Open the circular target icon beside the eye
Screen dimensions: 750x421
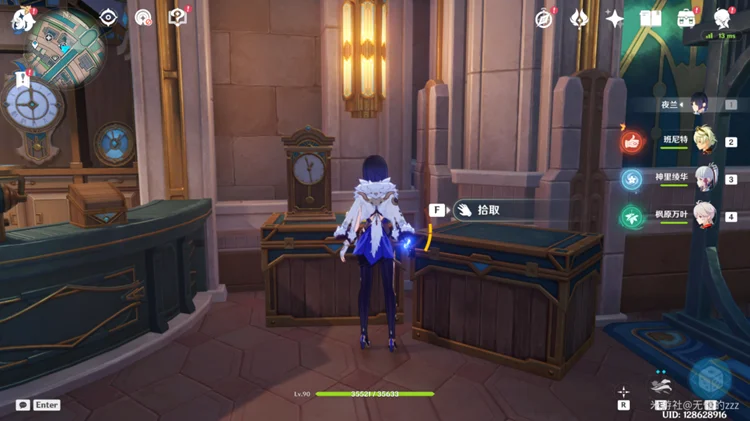tap(143, 17)
